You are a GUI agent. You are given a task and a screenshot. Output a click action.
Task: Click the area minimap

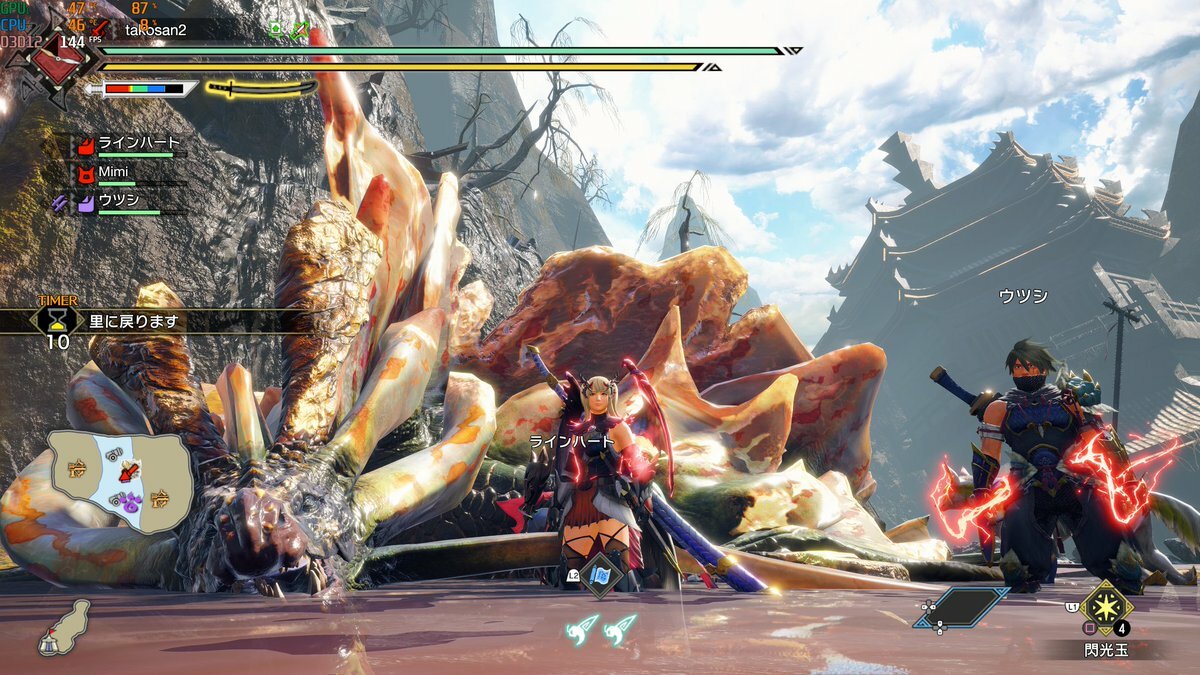pos(121,480)
